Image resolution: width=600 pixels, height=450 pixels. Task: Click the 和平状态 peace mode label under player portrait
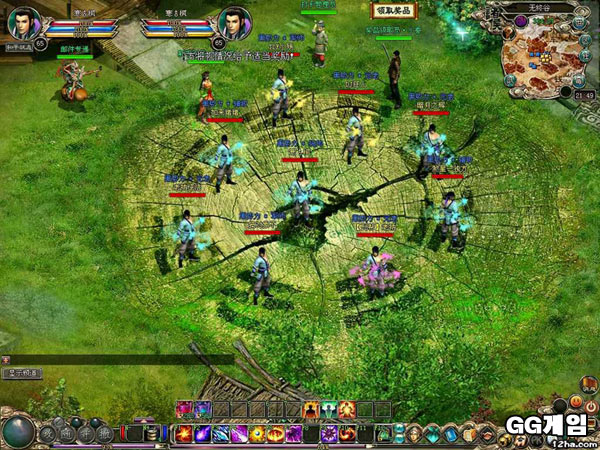(19, 48)
